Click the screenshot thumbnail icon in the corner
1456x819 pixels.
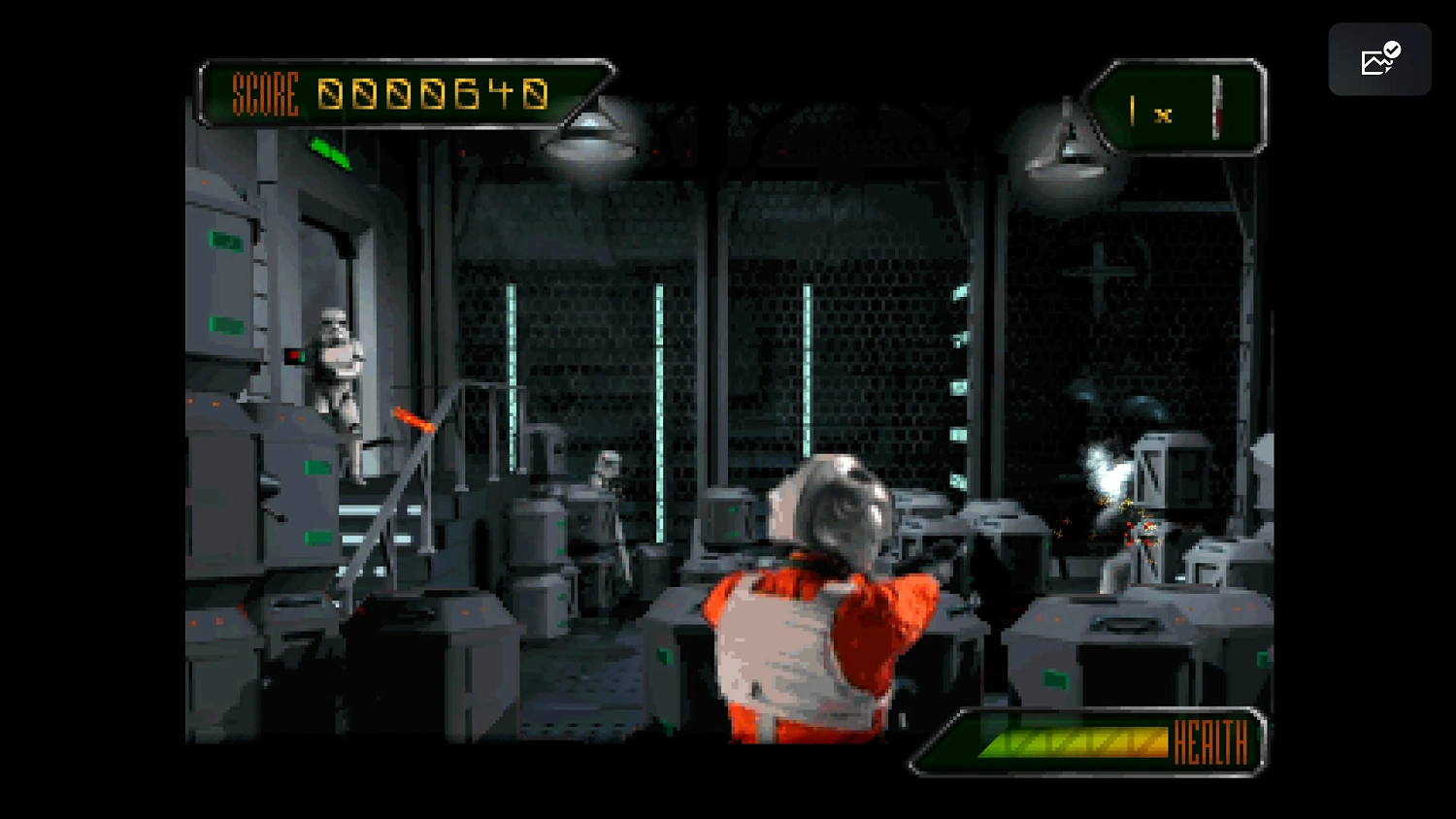pyautogui.click(x=1379, y=59)
